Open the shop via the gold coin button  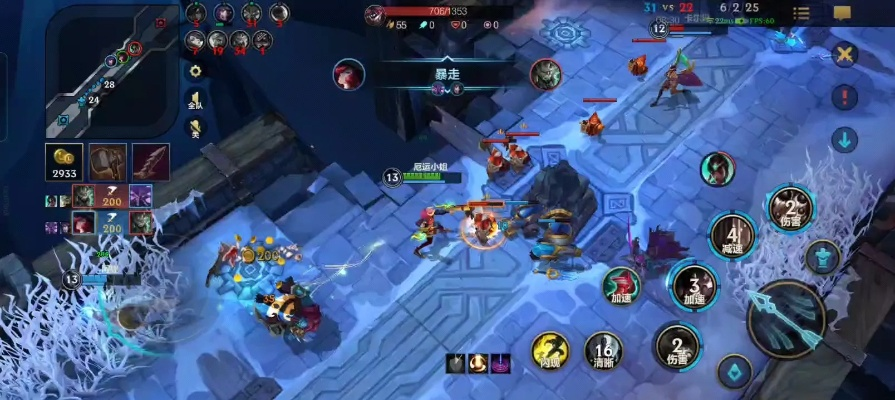pyautogui.click(x=66, y=163)
